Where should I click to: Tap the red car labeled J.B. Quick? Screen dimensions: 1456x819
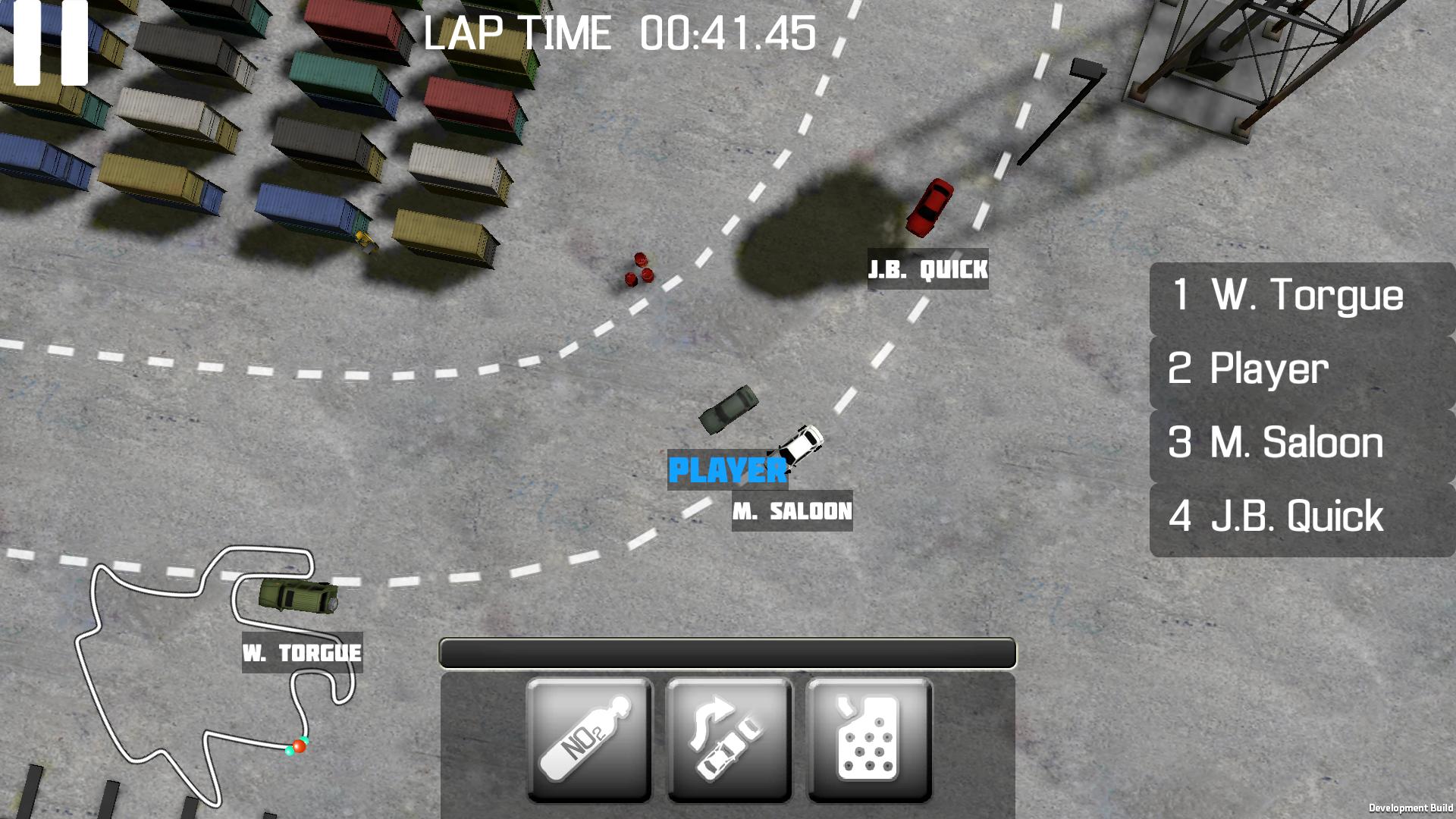click(x=930, y=206)
